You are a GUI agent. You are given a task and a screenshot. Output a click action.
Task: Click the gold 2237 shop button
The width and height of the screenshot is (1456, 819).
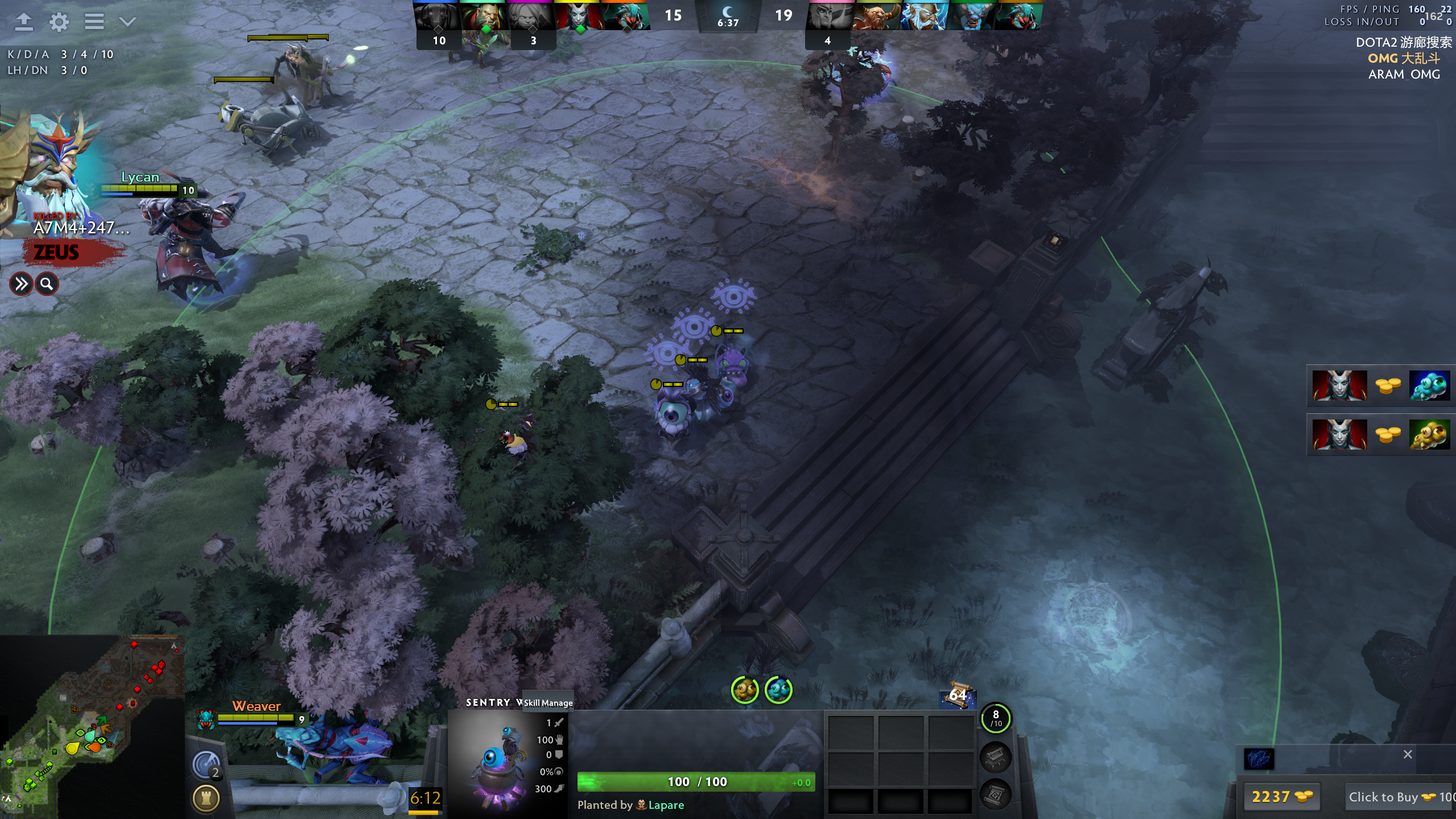(x=1281, y=797)
